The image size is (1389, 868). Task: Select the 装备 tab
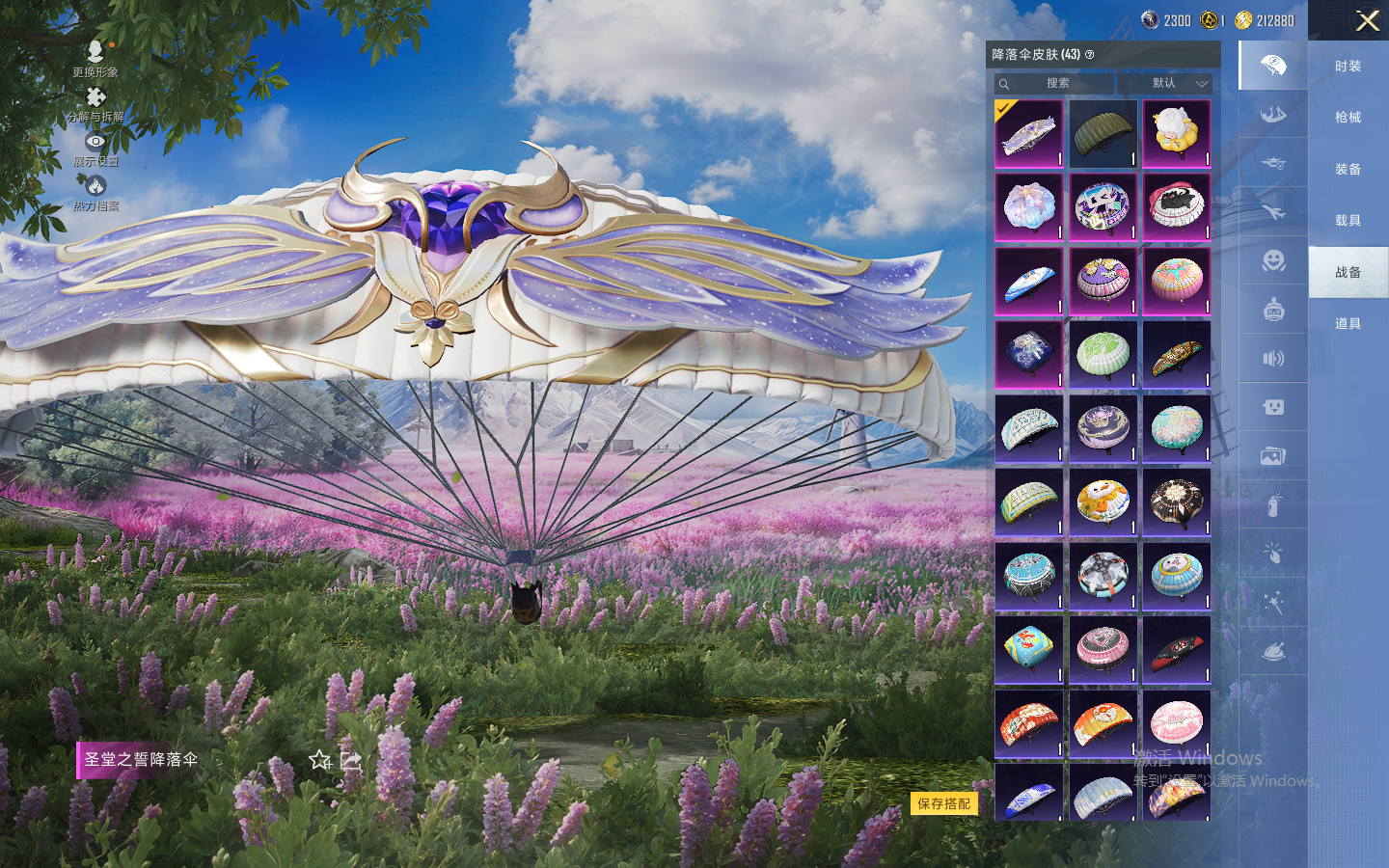point(1348,170)
